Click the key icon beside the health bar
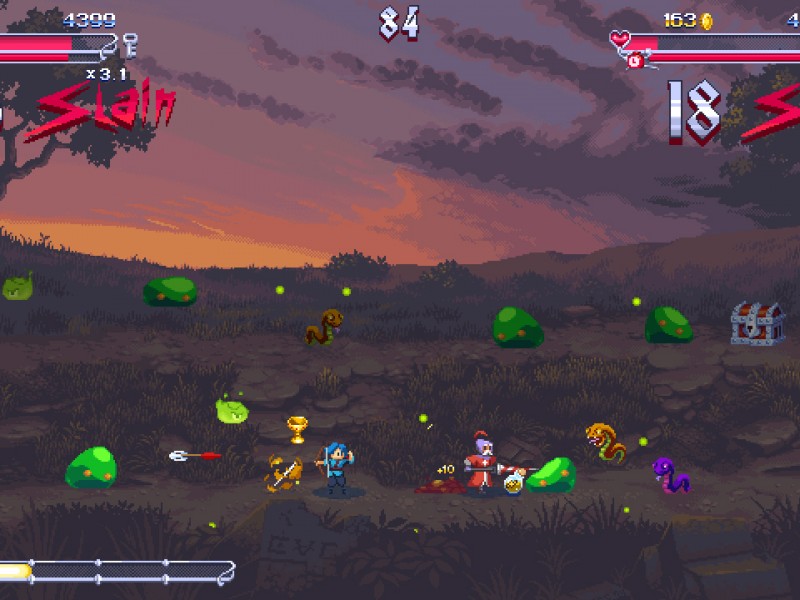800x600 pixels. tap(129, 43)
